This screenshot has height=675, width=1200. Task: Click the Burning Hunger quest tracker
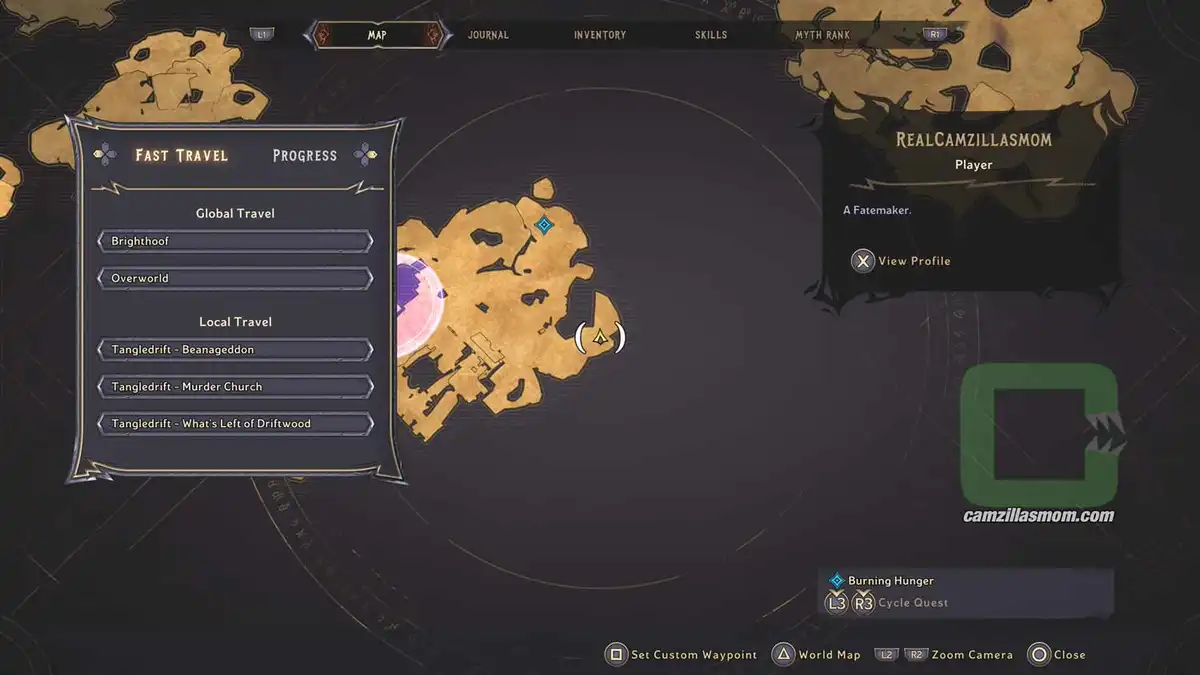(x=890, y=580)
